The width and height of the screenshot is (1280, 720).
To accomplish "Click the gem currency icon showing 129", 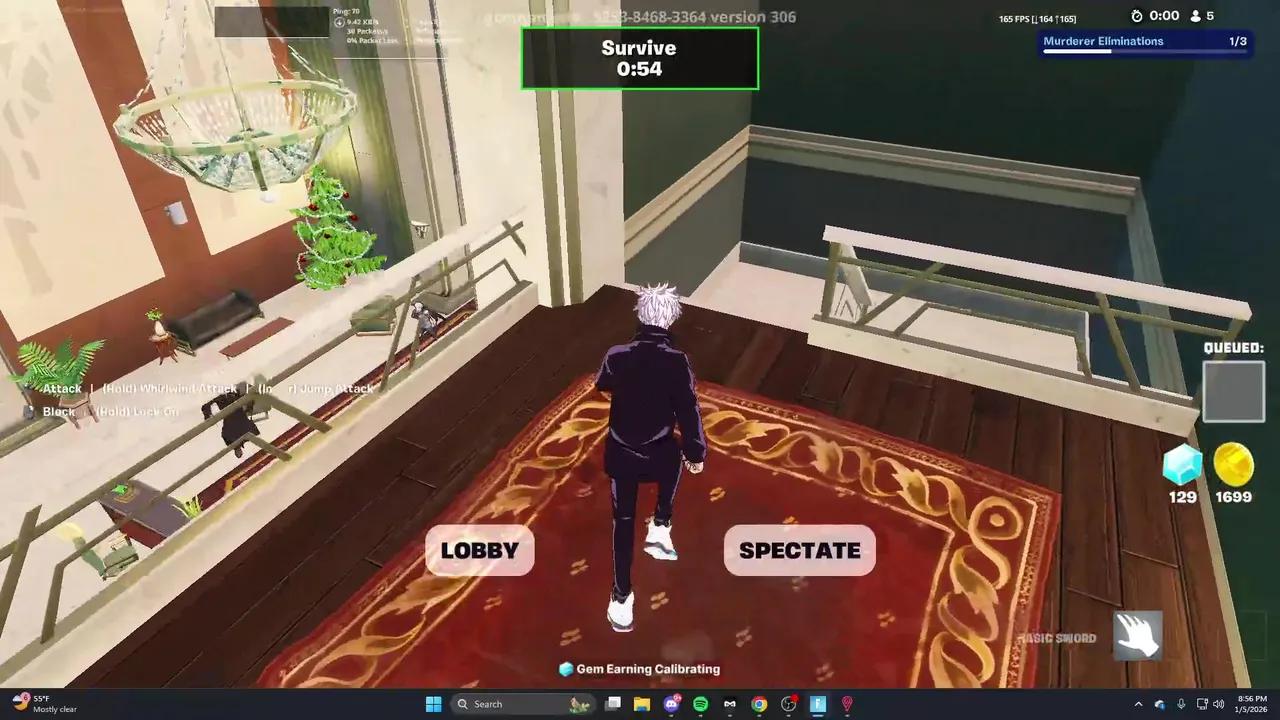I will pos(1182,463).
